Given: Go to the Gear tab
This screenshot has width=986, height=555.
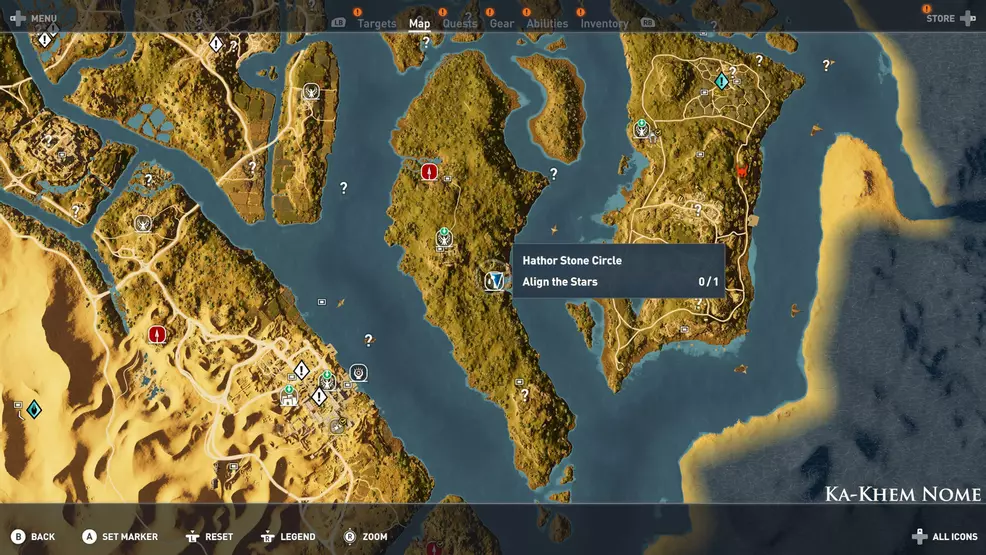Looking at the screenshot, I should [x=502, y=23].
